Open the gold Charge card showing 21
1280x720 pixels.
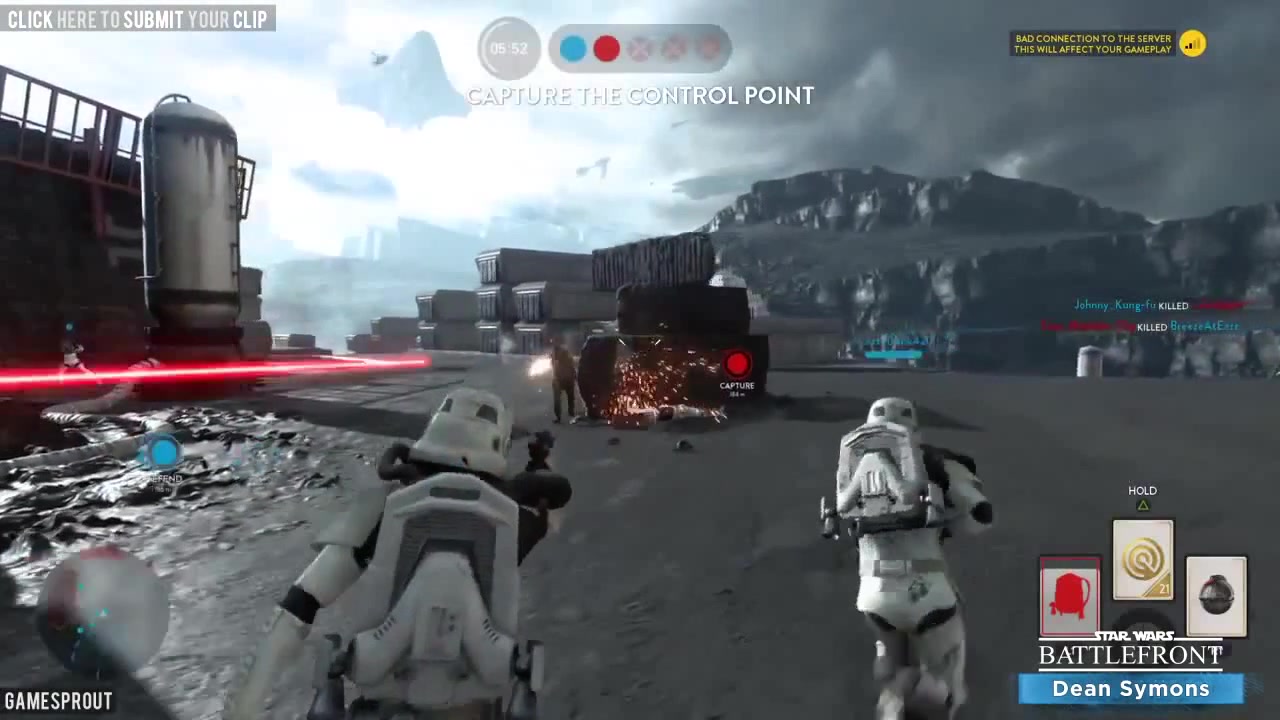coord(1142,560)
